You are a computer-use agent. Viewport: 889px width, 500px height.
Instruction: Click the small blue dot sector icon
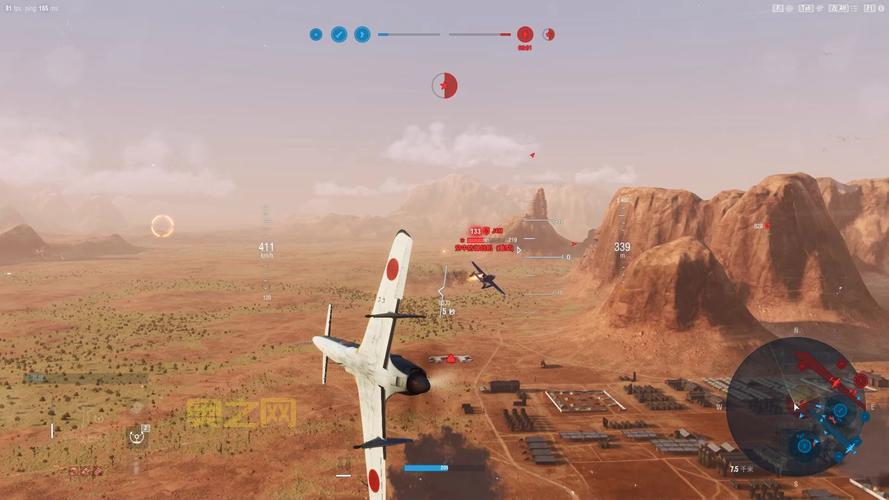coord(316,34)
